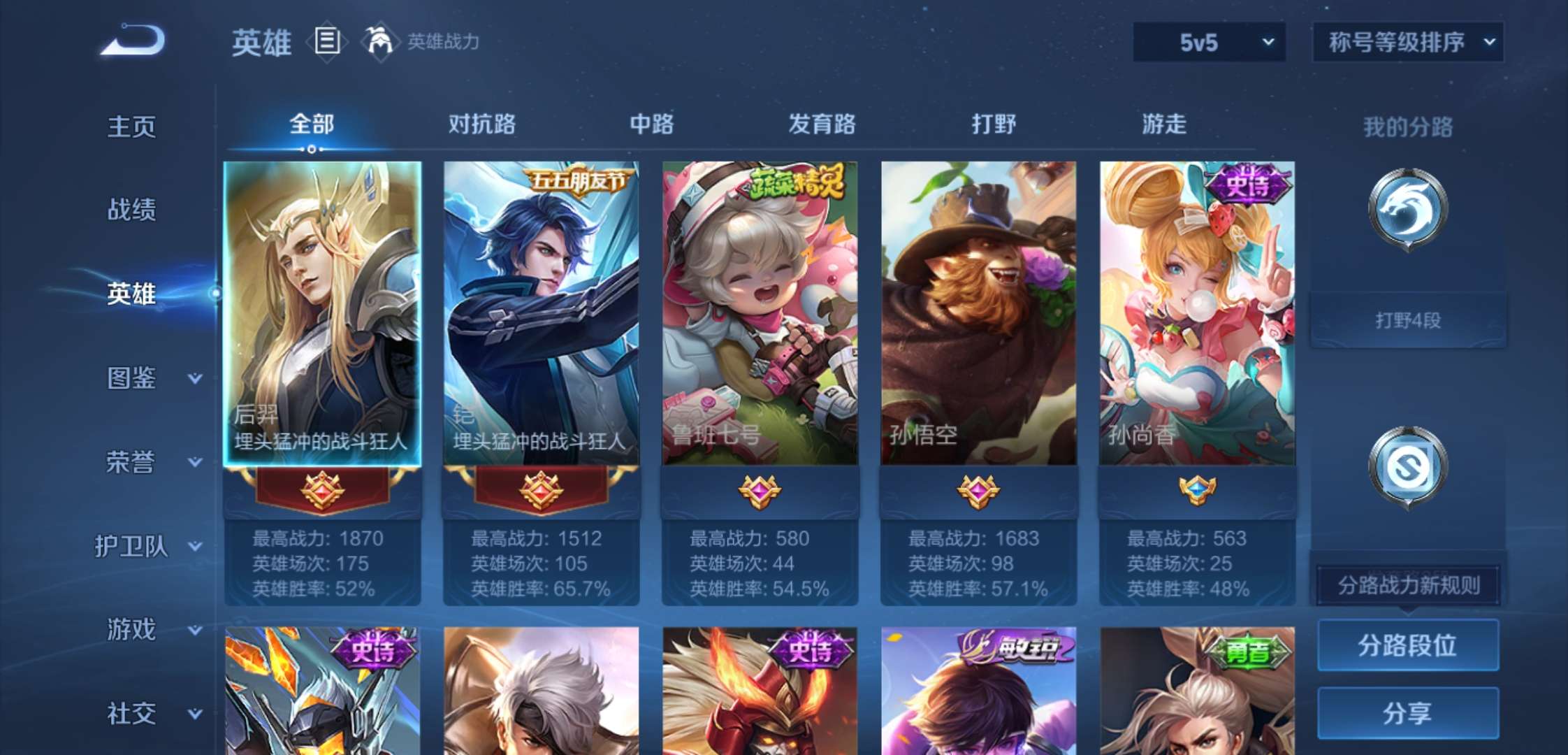1568x755 pixels.
Task: Open 战绩 from the left sidebar
Action: 130,210
